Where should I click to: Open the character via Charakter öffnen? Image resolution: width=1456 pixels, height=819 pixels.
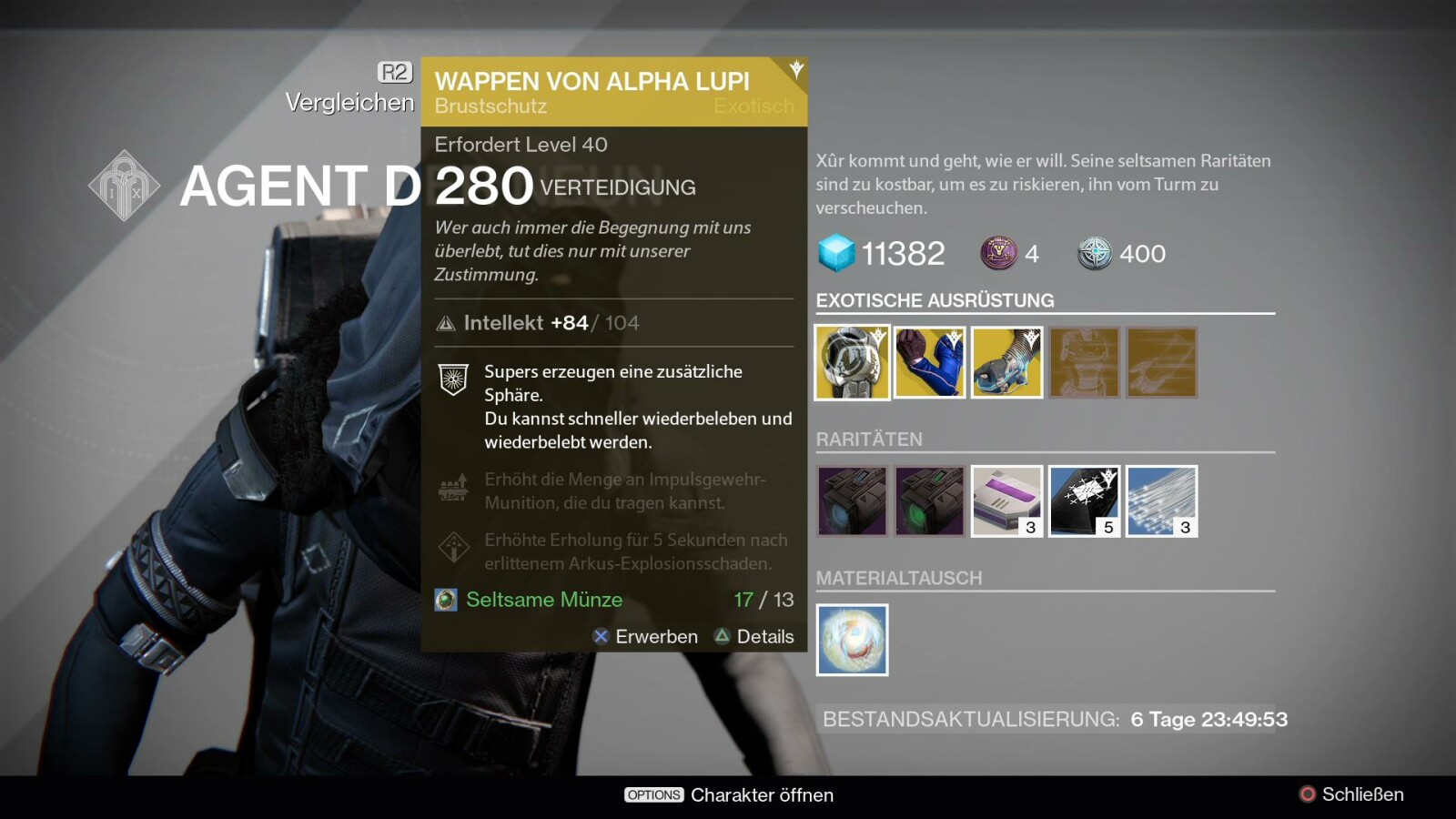pos(729,794)
